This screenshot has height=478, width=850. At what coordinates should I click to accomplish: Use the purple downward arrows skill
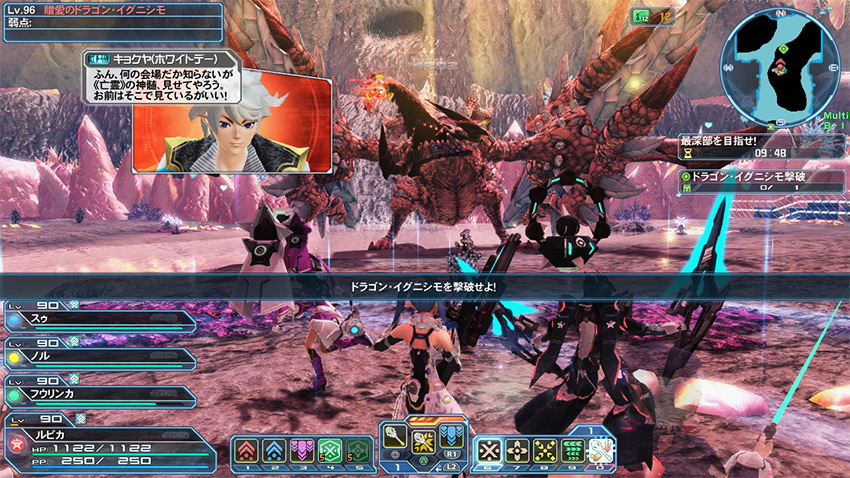[302, 452]
